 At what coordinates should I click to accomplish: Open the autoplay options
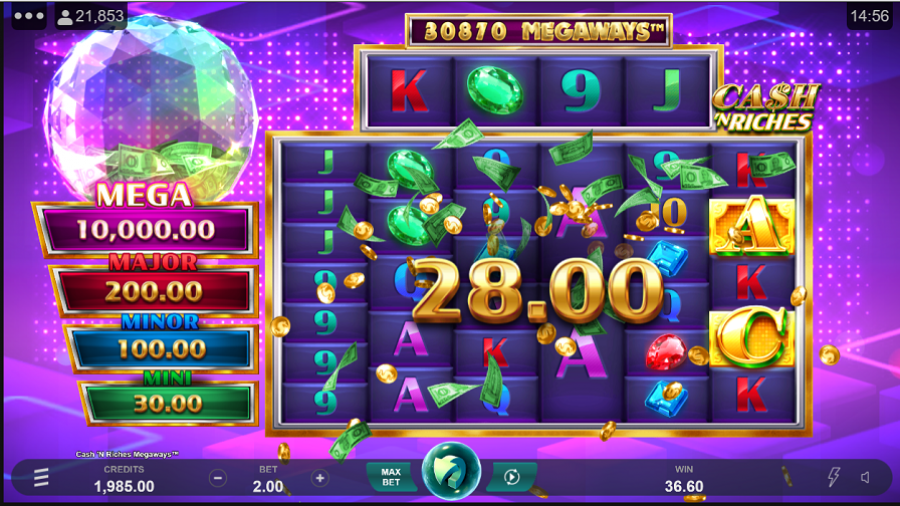tap(512, 477)
